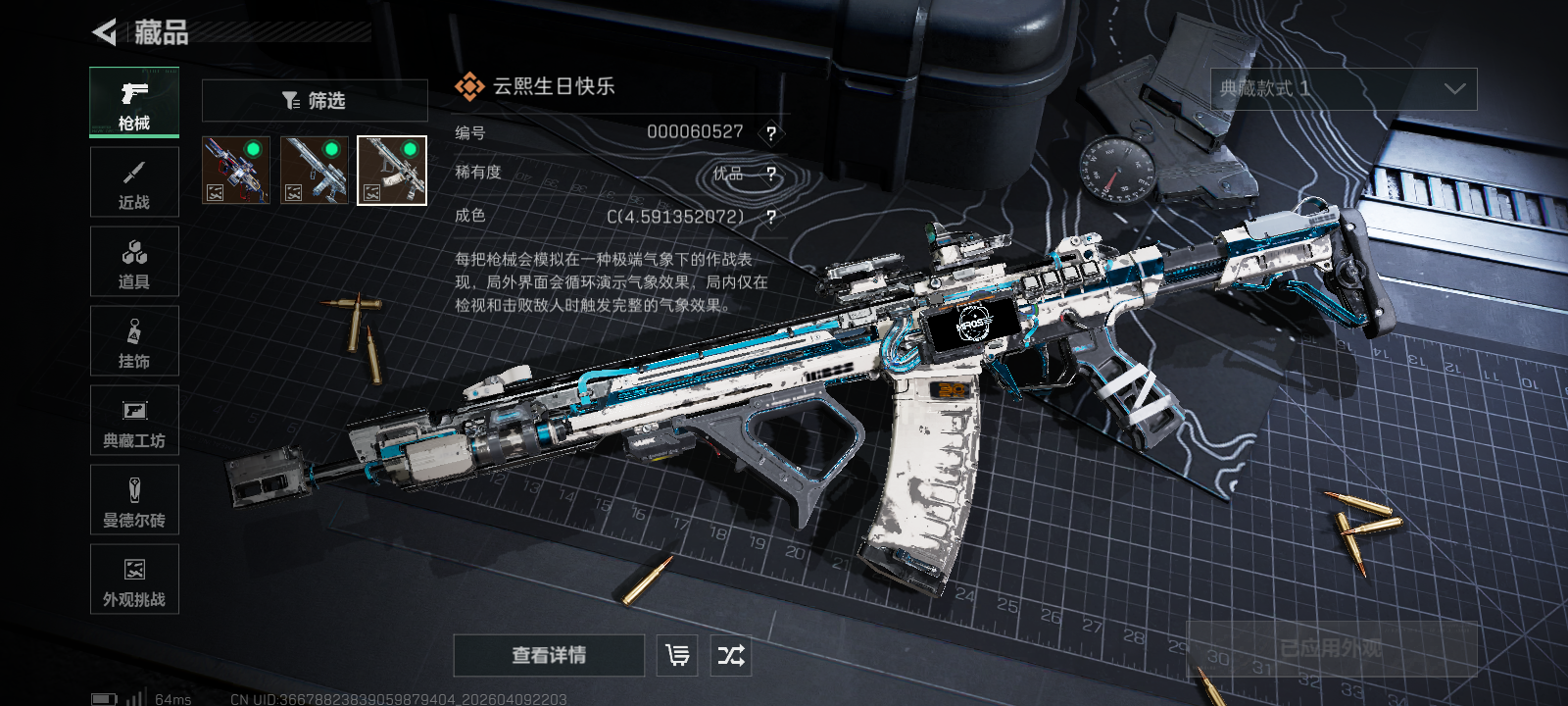1568x706 pixels.
Task: Click the 已应用外观 applied skin button
Action: [x=1332, y=648]
